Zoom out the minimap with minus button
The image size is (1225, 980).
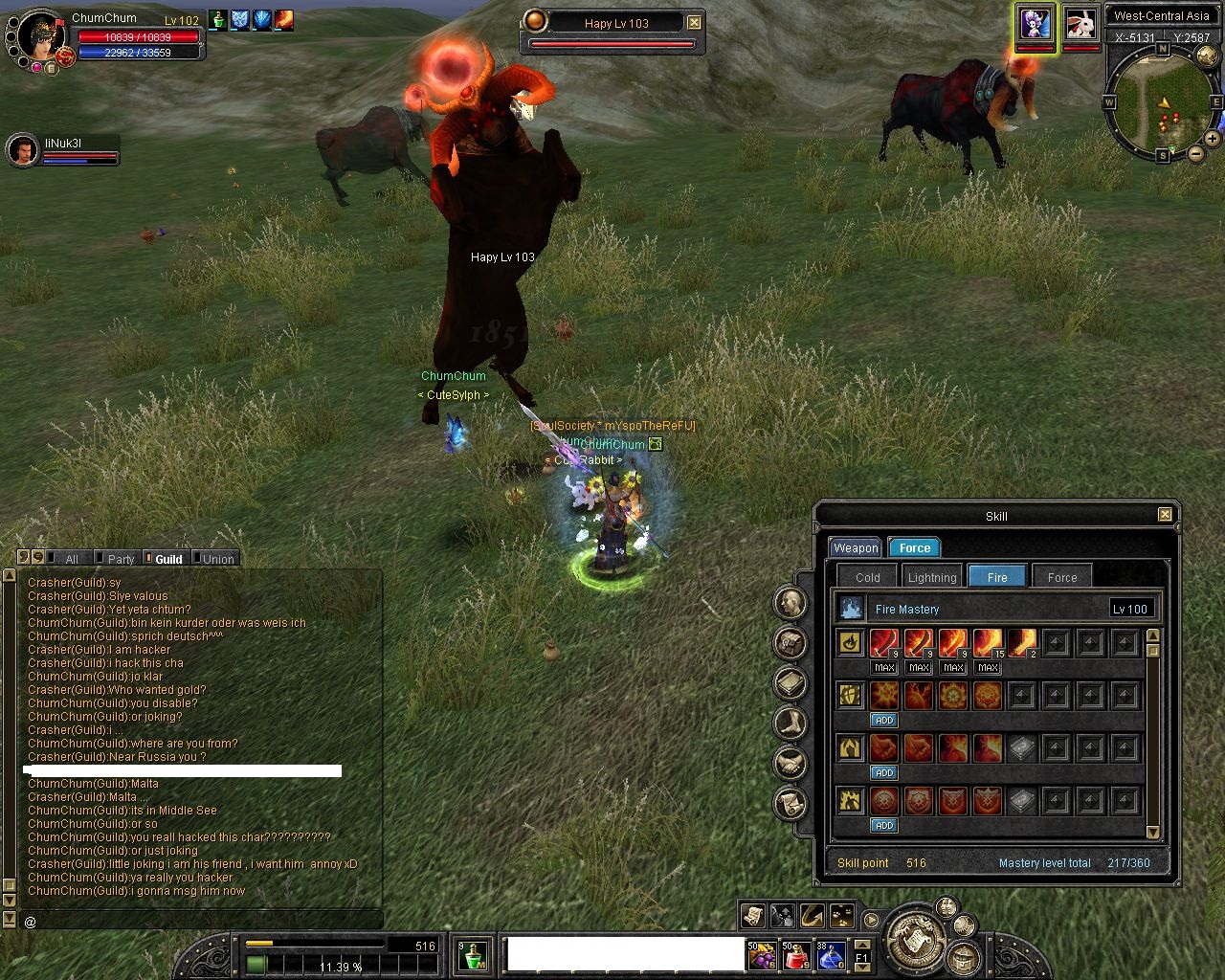[x=1196, y=153]
